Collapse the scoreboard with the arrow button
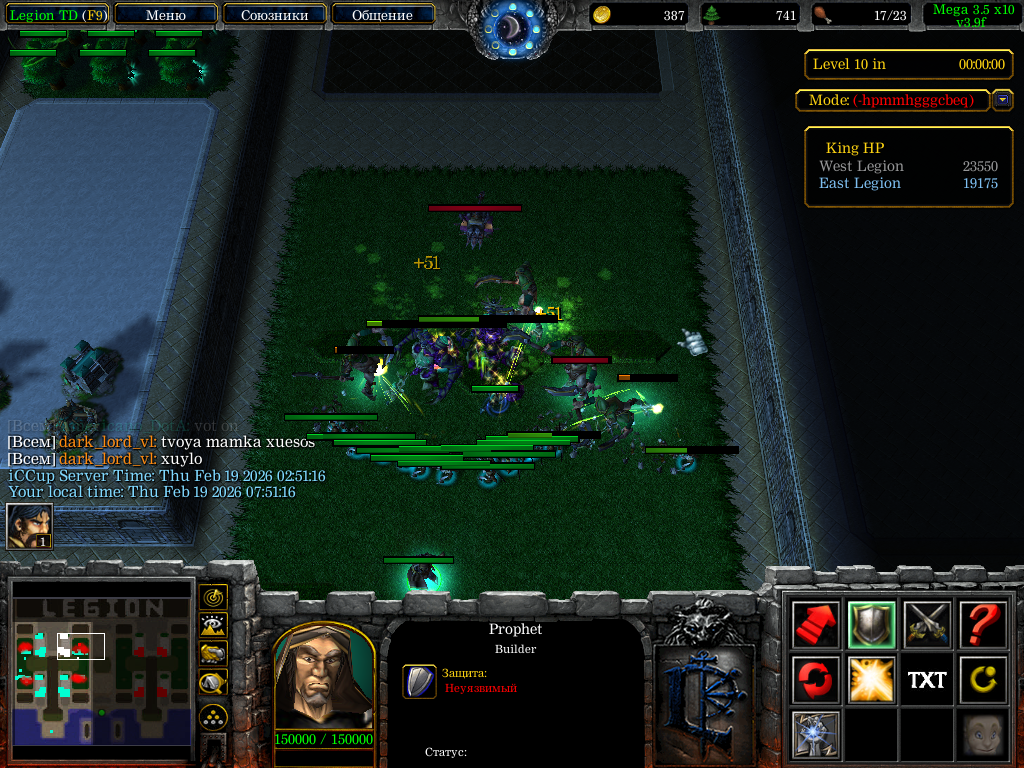 (x=1002, y=100)
